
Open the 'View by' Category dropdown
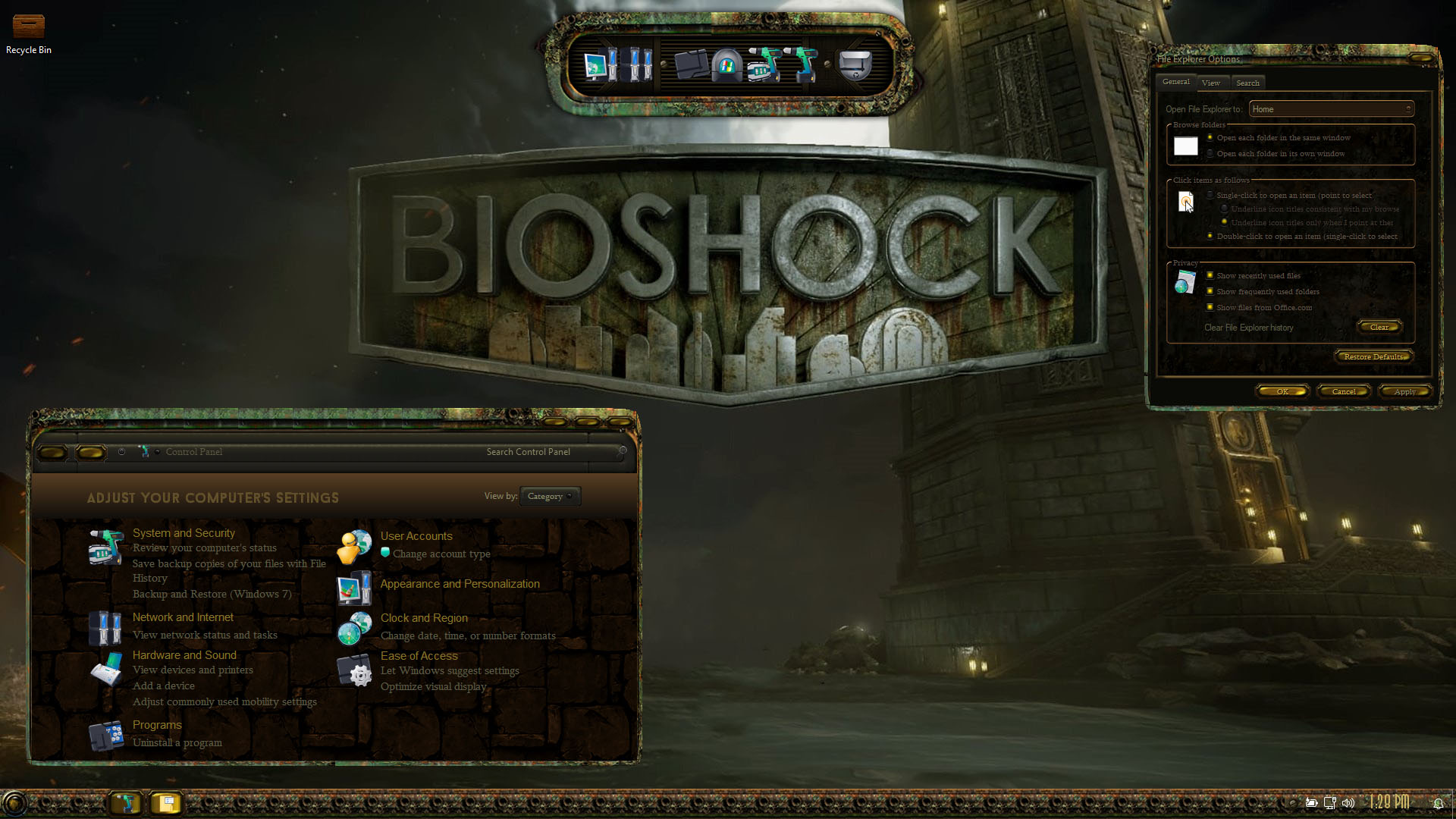(550, 496)
